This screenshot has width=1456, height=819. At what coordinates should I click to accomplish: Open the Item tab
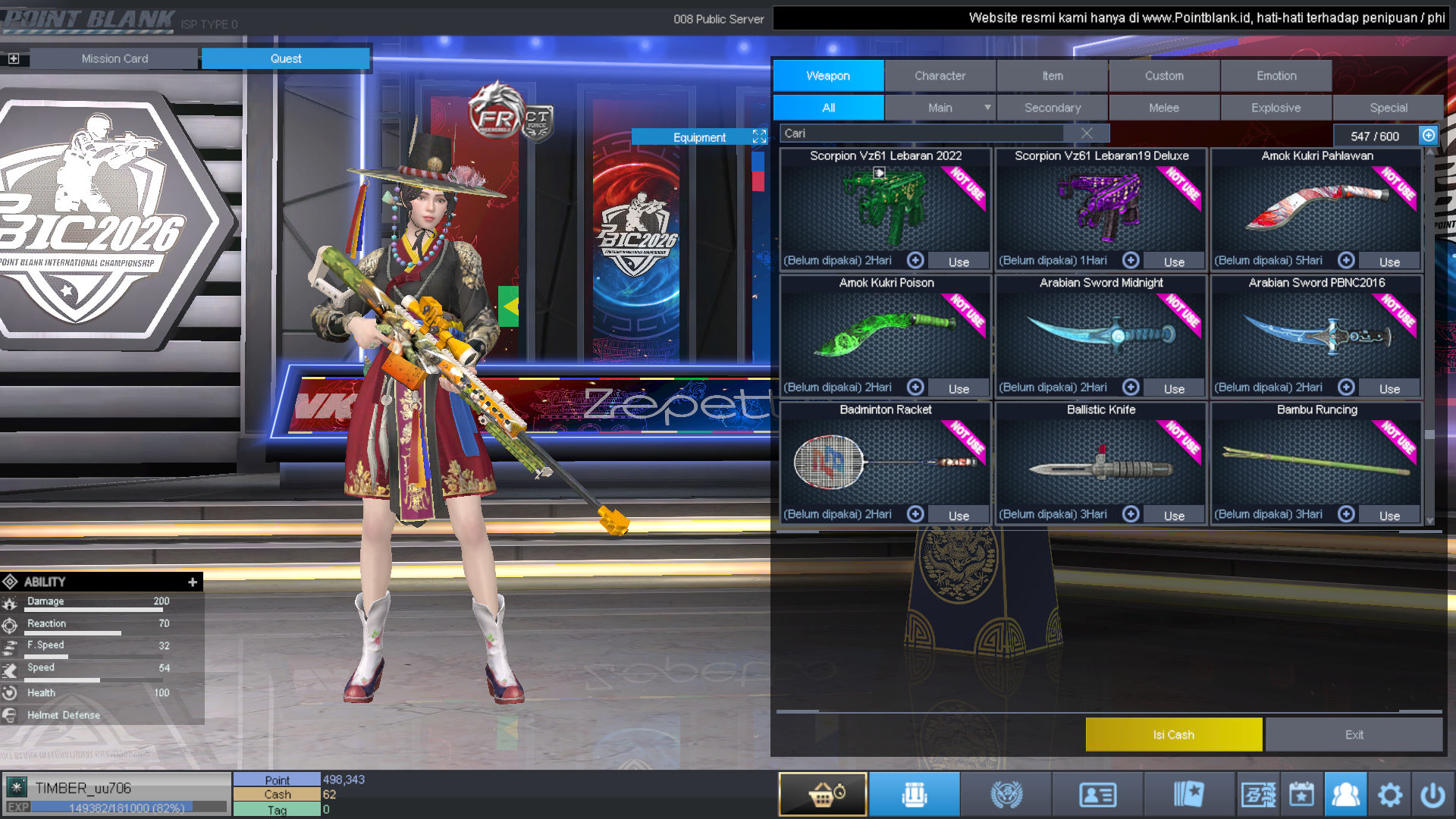click(1052, 76)
